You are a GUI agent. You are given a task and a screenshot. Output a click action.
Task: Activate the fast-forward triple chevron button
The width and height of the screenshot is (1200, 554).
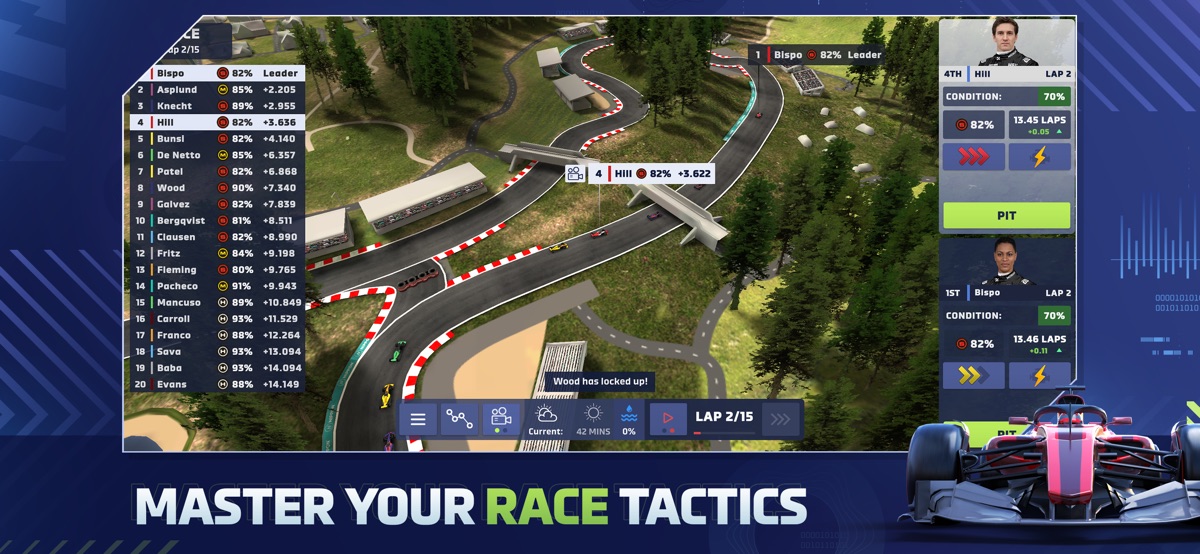(781, 419)
